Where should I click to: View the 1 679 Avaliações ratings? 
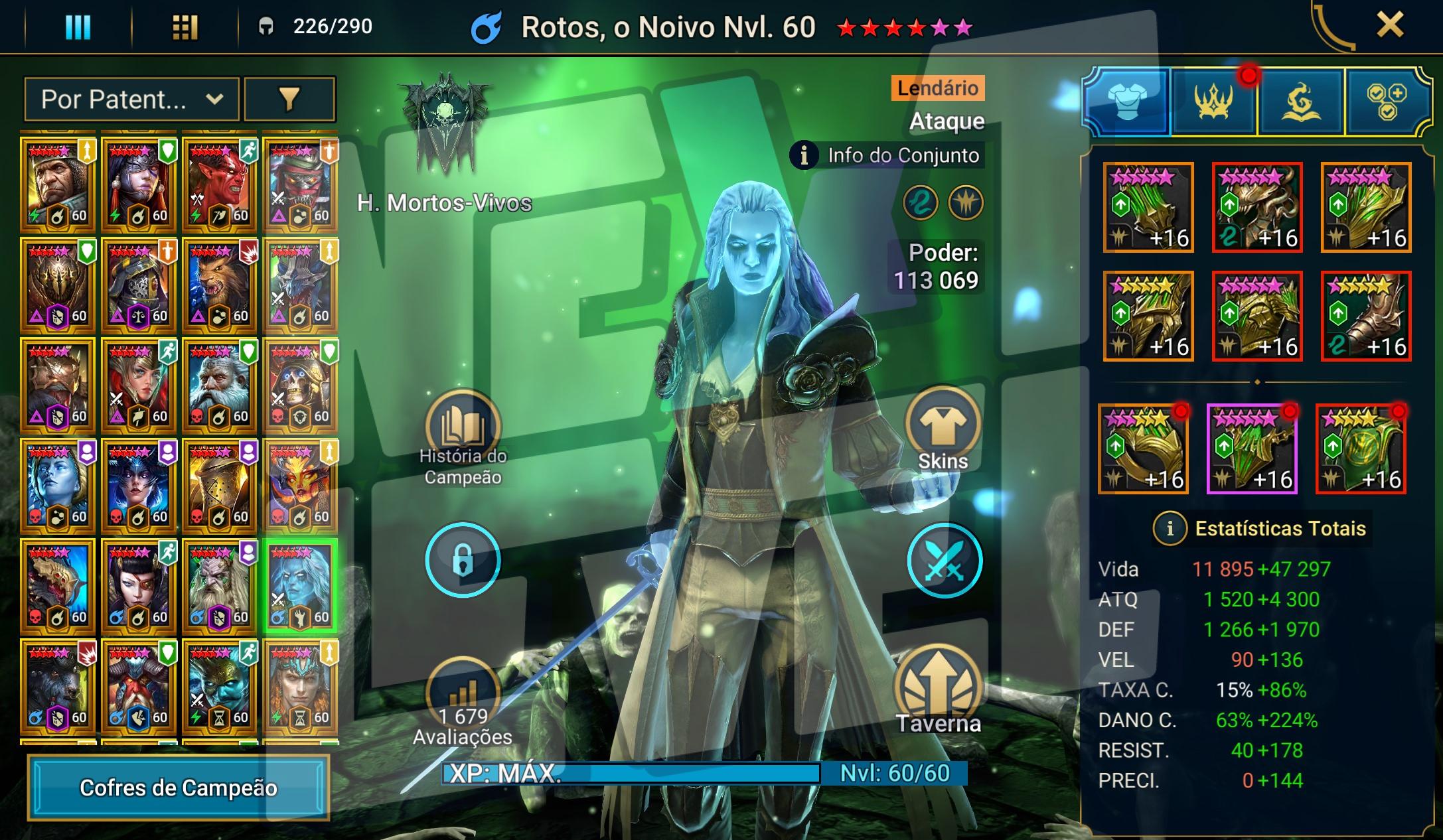(463, 697)
